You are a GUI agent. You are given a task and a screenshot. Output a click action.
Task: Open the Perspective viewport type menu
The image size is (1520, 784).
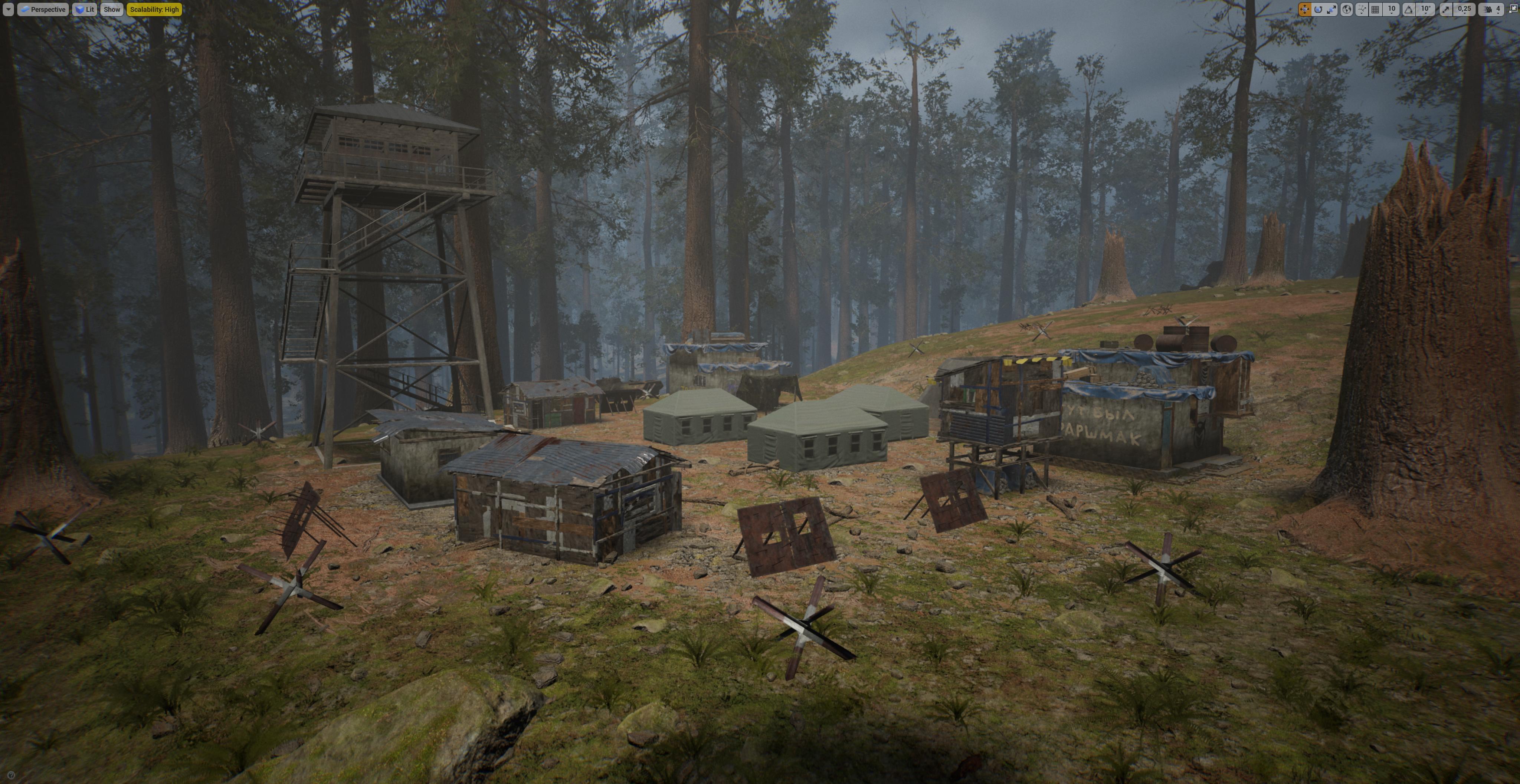coord(44,9)
